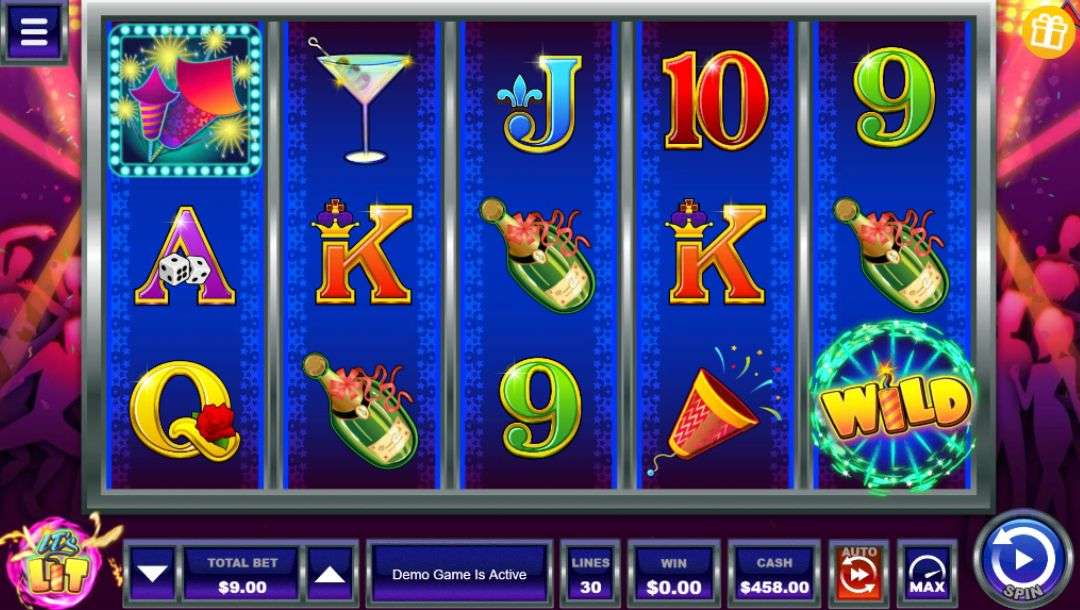Increase total bet with up arrow
1080x610 pixels.
(331, 574)
